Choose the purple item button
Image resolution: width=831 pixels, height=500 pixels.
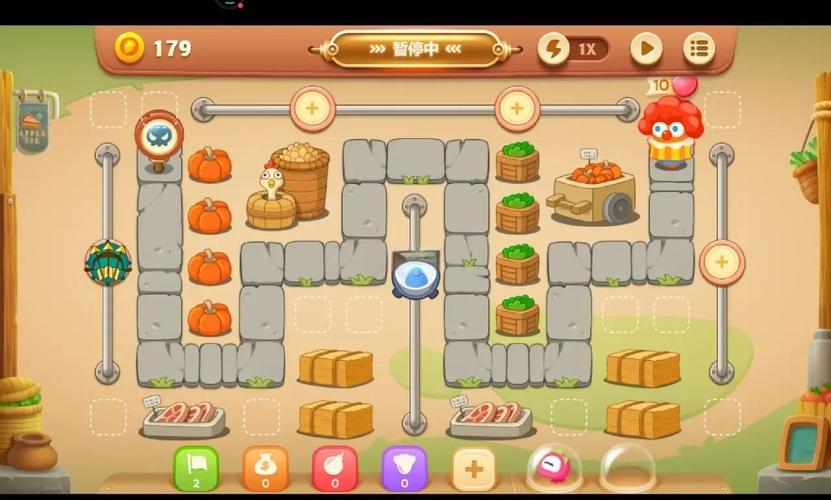click(x=404, y=468)
